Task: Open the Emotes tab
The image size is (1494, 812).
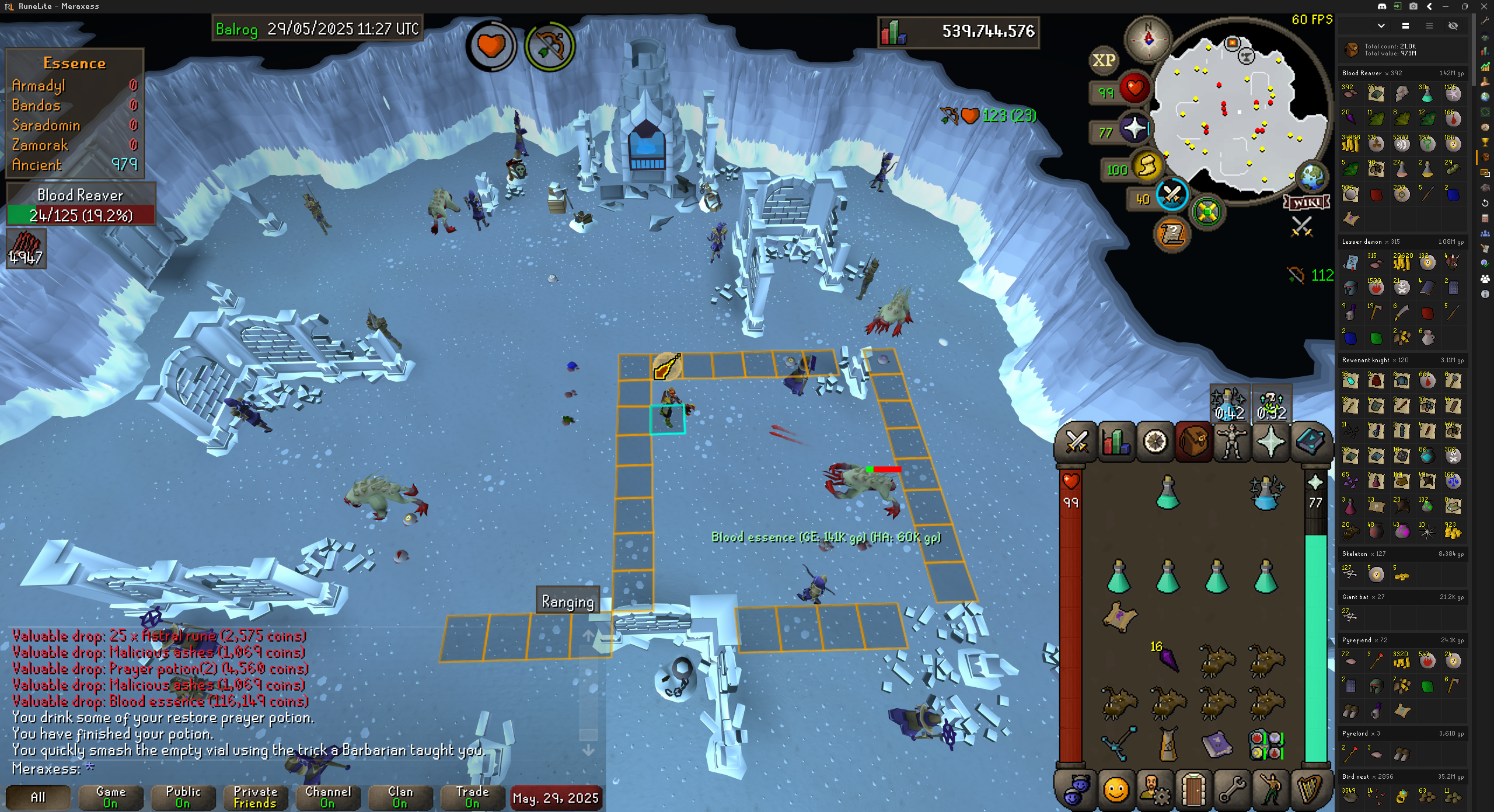Action: 1271,791
